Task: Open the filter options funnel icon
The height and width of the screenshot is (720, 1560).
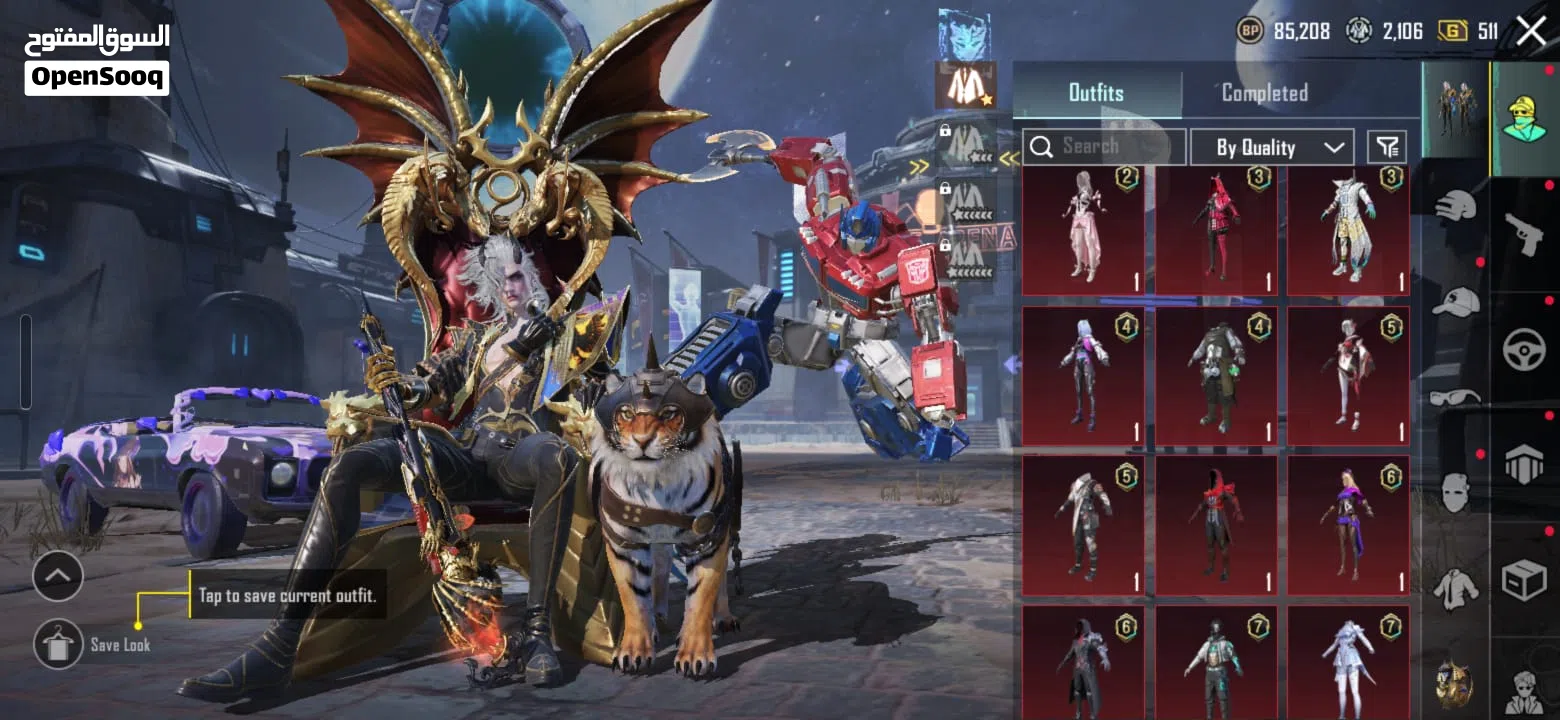Action: pyautogui.click(x=1386, y=147)
